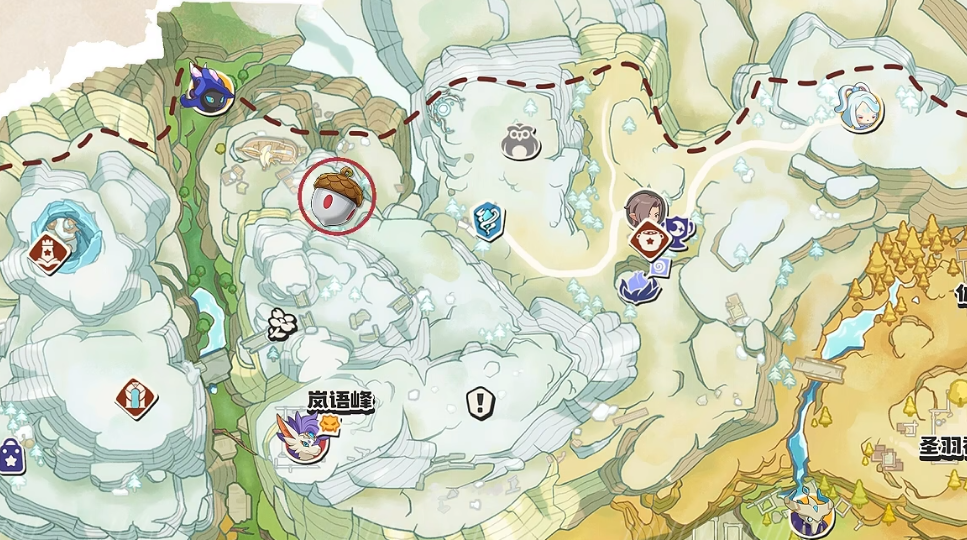Choose the purple lotus flower marker
Image resolution: width=967 pixels, height=540 pixels.
click(x=637, y=287)
